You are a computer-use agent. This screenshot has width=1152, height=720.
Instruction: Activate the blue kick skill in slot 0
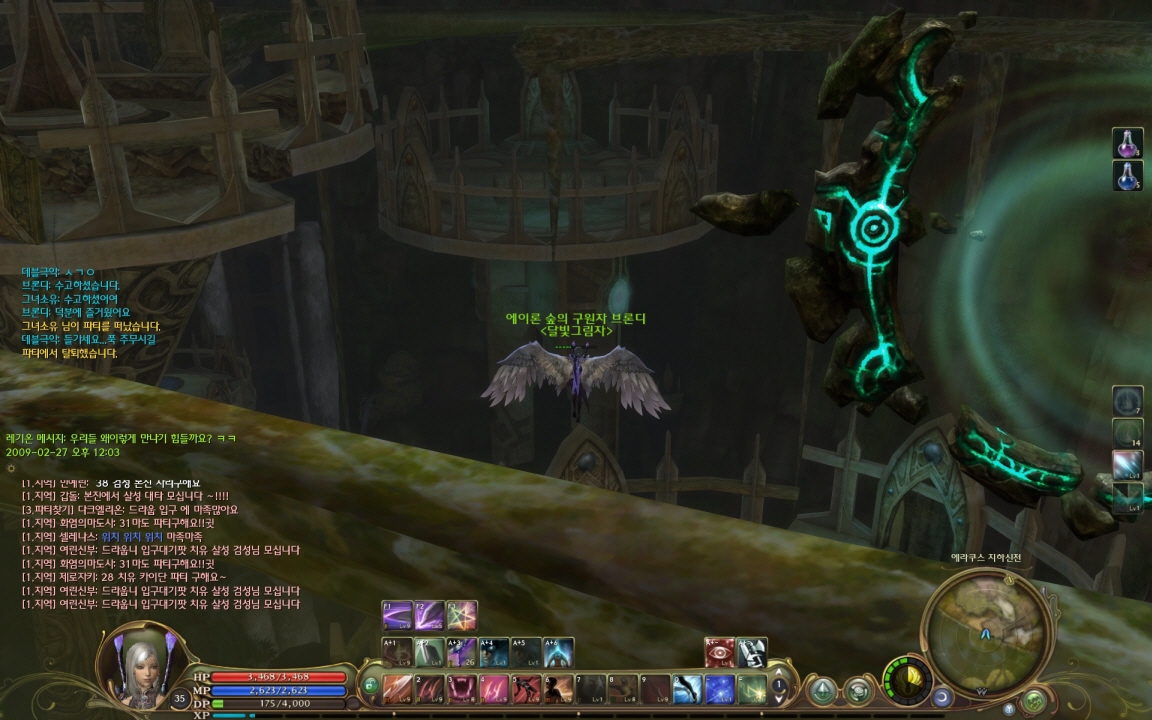coord(687,688)
